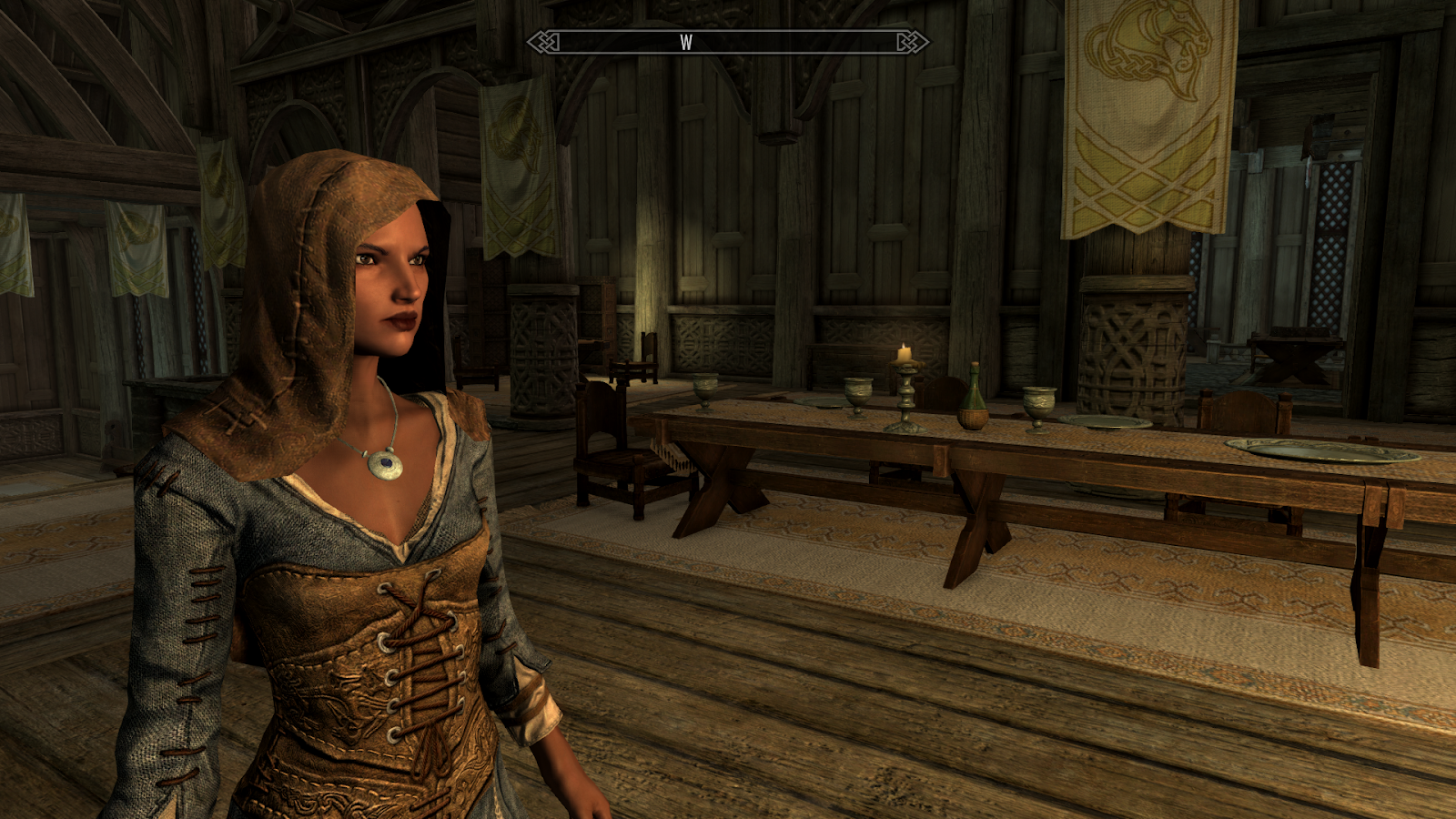Screen dimensions: 1456x819
Task: Click the West marker on the compass bar
Action: [x=686, y=43]
